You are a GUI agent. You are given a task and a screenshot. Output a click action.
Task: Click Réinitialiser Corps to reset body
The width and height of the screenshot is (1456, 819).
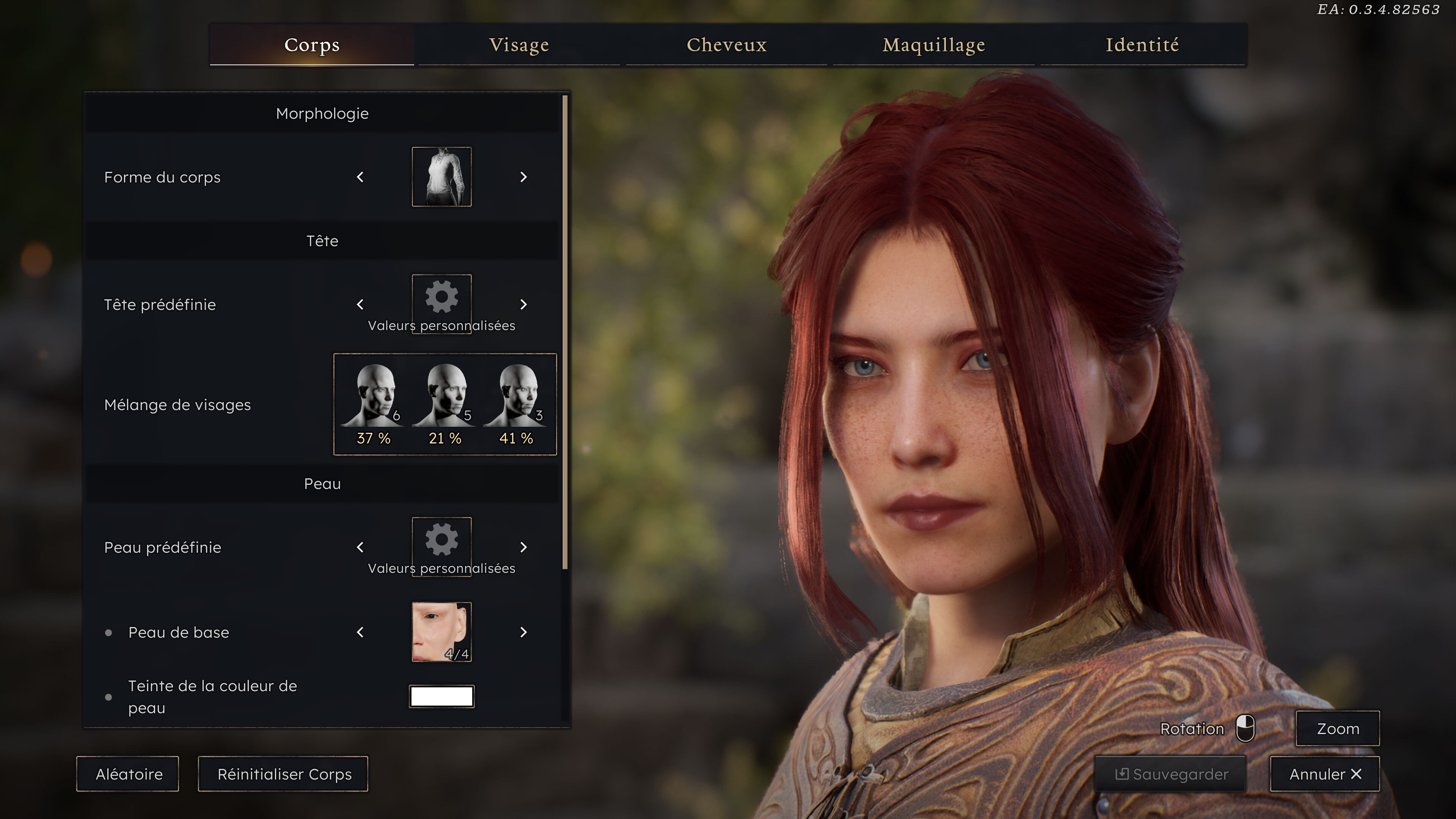click(284, 774)
